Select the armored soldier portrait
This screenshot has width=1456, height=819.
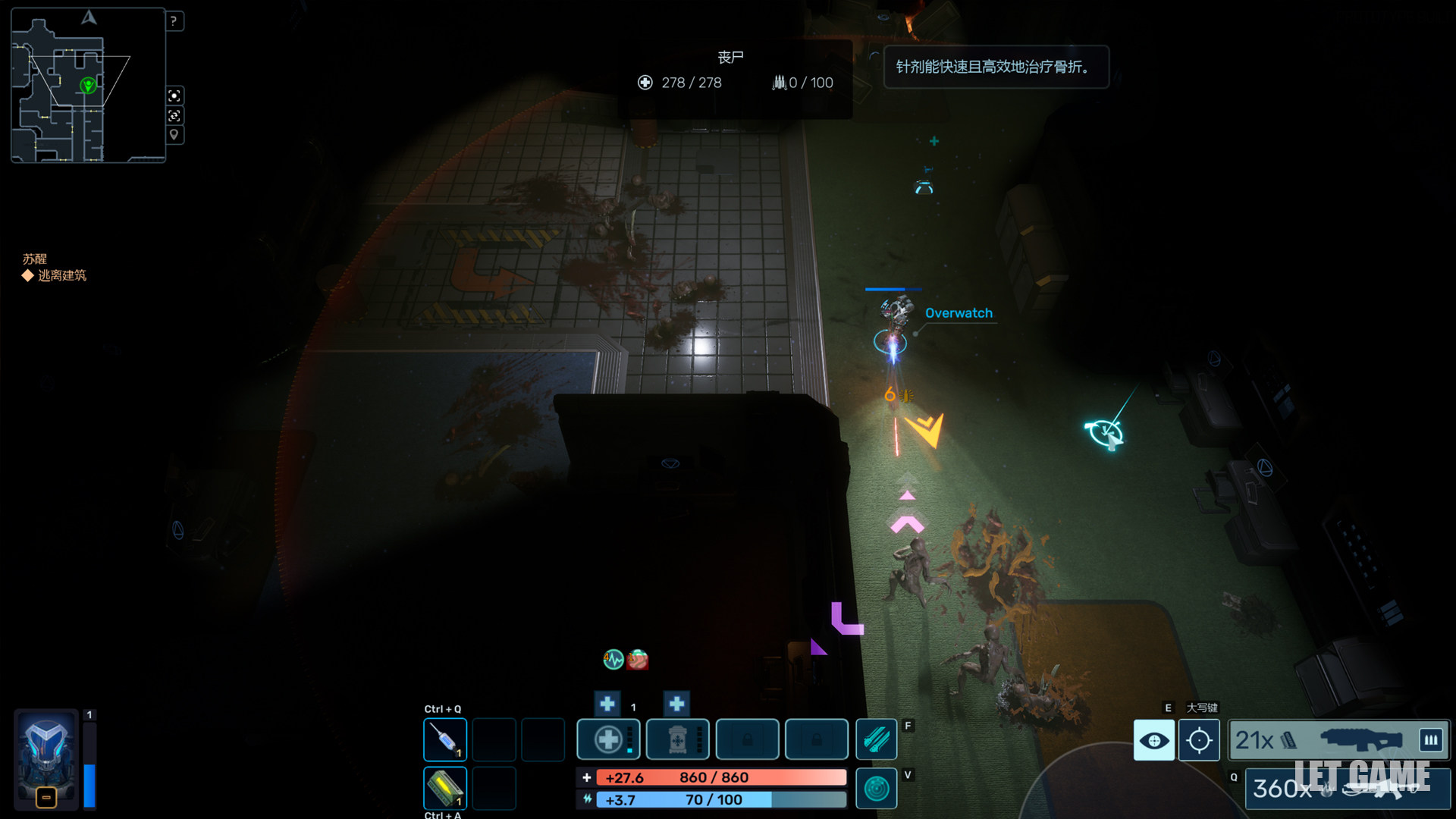46,755
